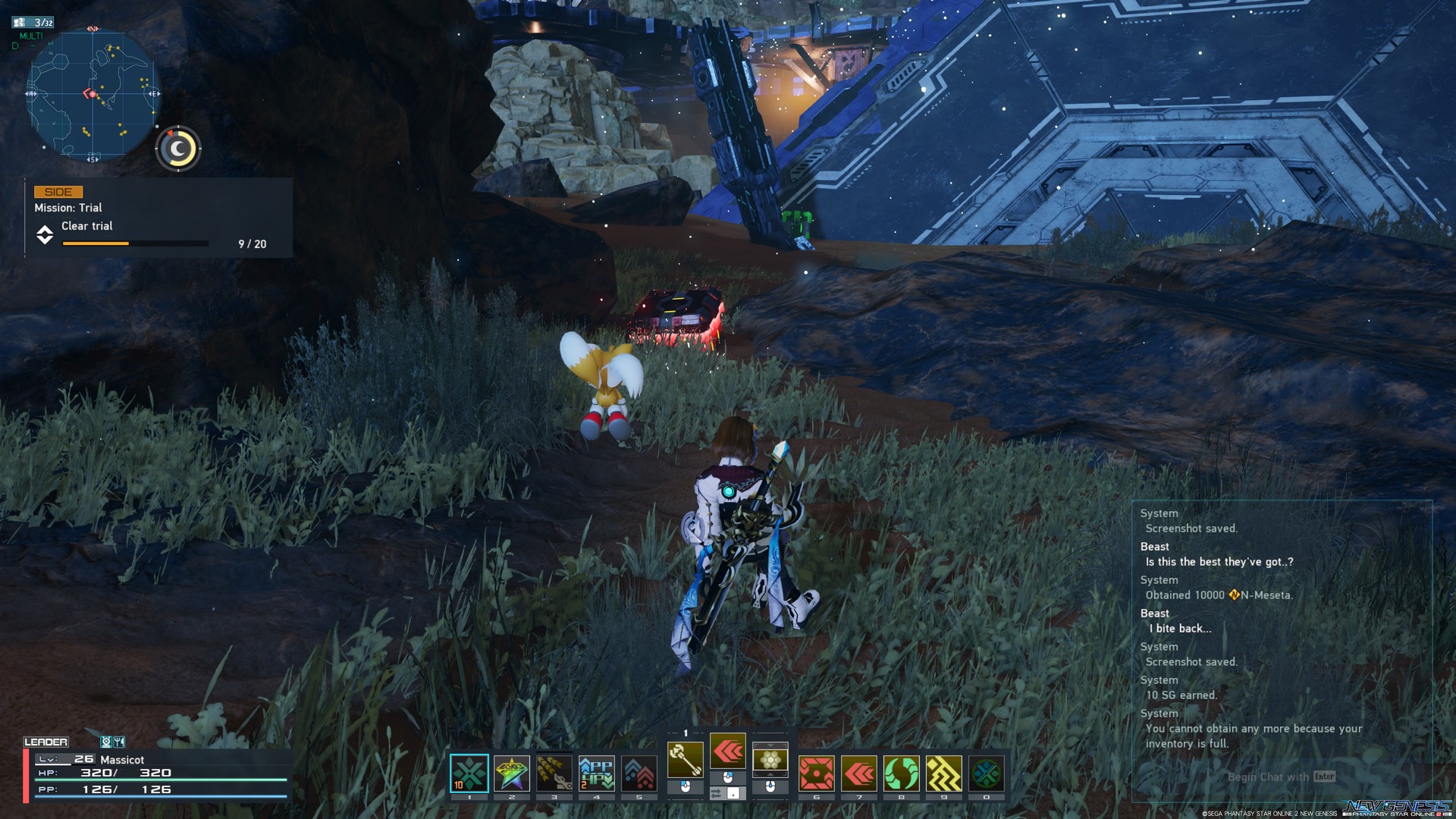Image resolution: width=1456 pixels, height=819 pixels.
Task: Choose the honeycomb hexagon action icon
Action: click(x=770, y=759)
